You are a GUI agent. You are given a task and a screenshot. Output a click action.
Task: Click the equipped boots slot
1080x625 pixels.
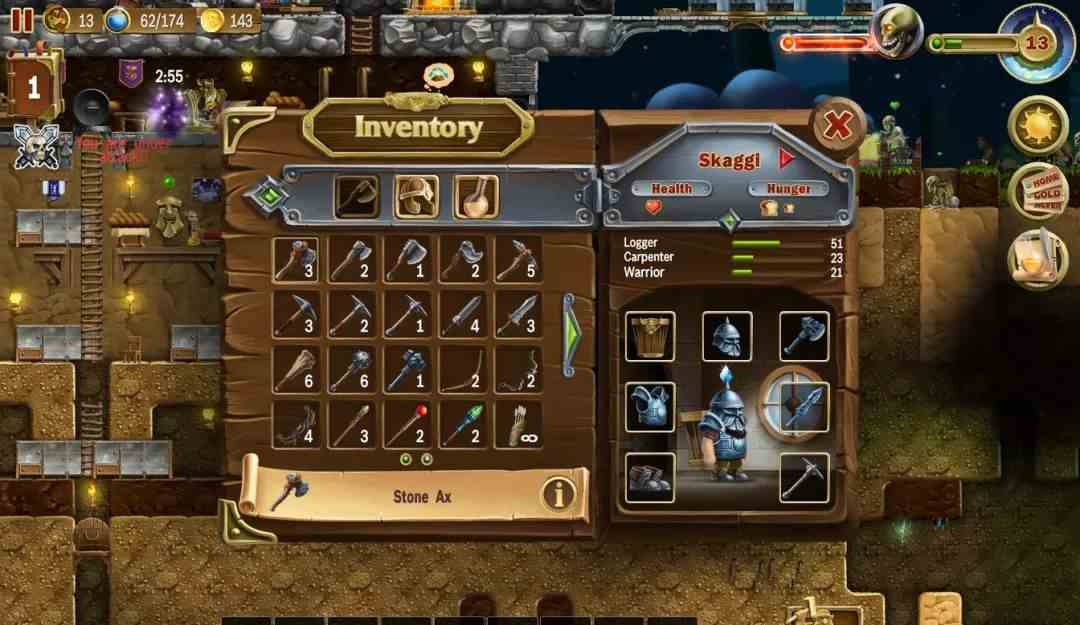pos(650,477)
